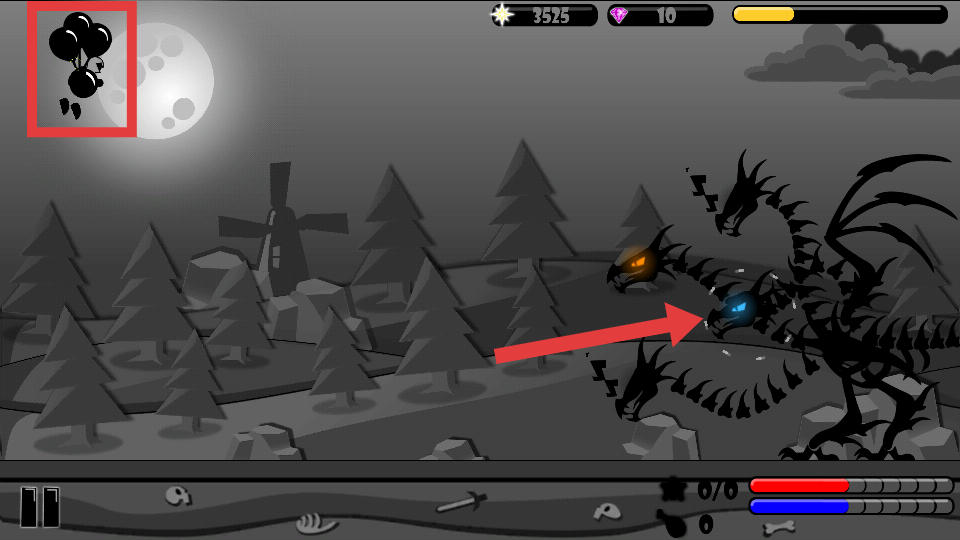960x540 pixels.
Task: Pause the game with the pause button
Action: (x=40, y=506)
